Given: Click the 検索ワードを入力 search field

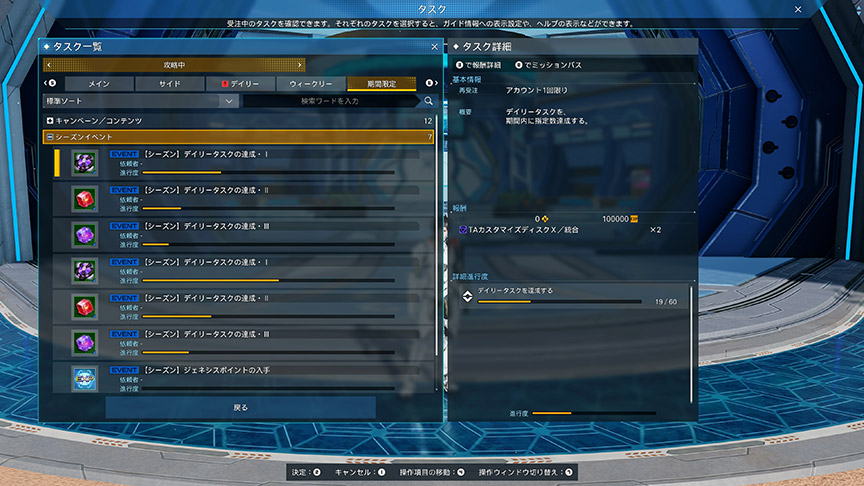Looking at the screenshot, I should point(330,101).
